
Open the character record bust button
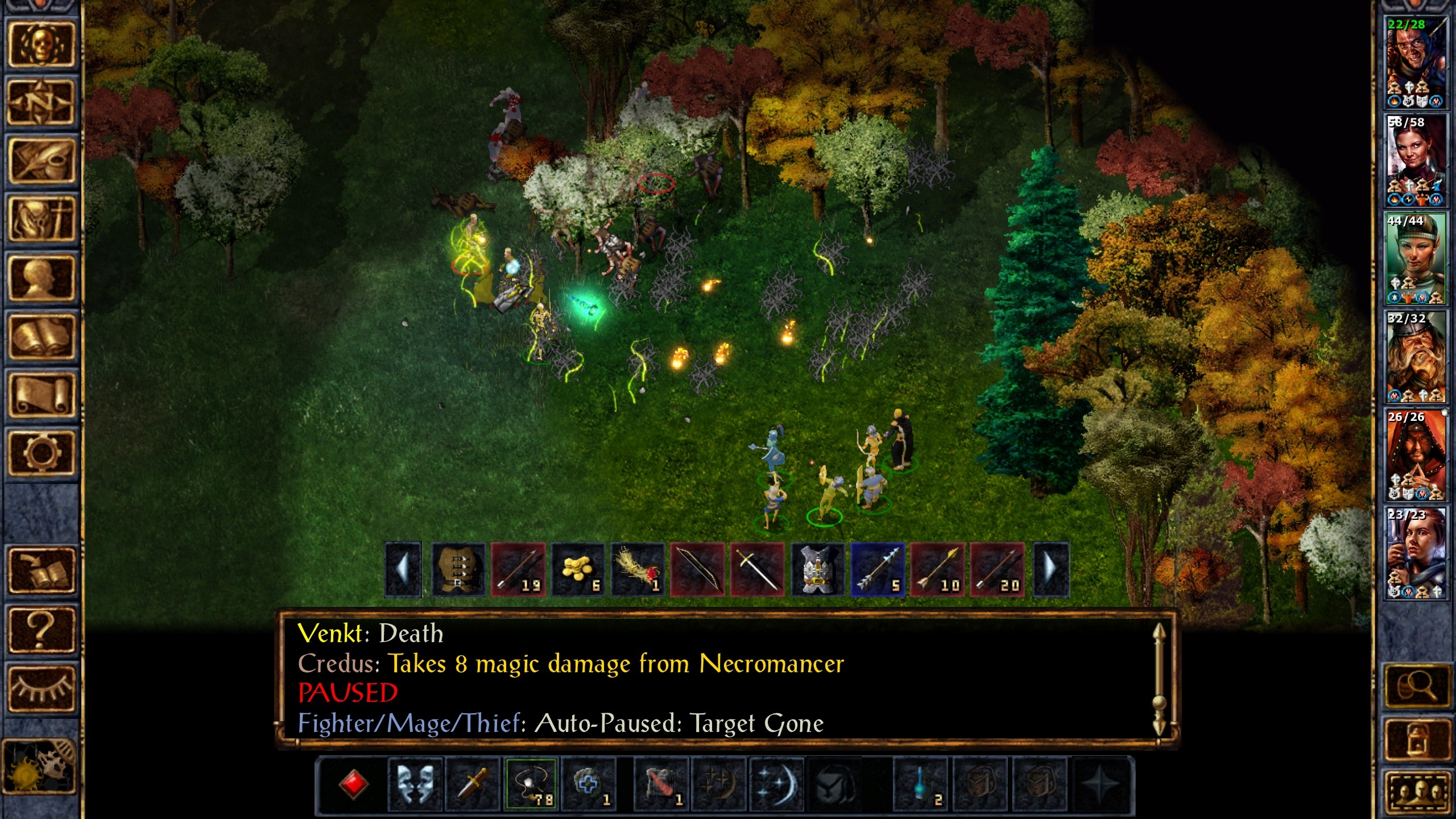41,279
